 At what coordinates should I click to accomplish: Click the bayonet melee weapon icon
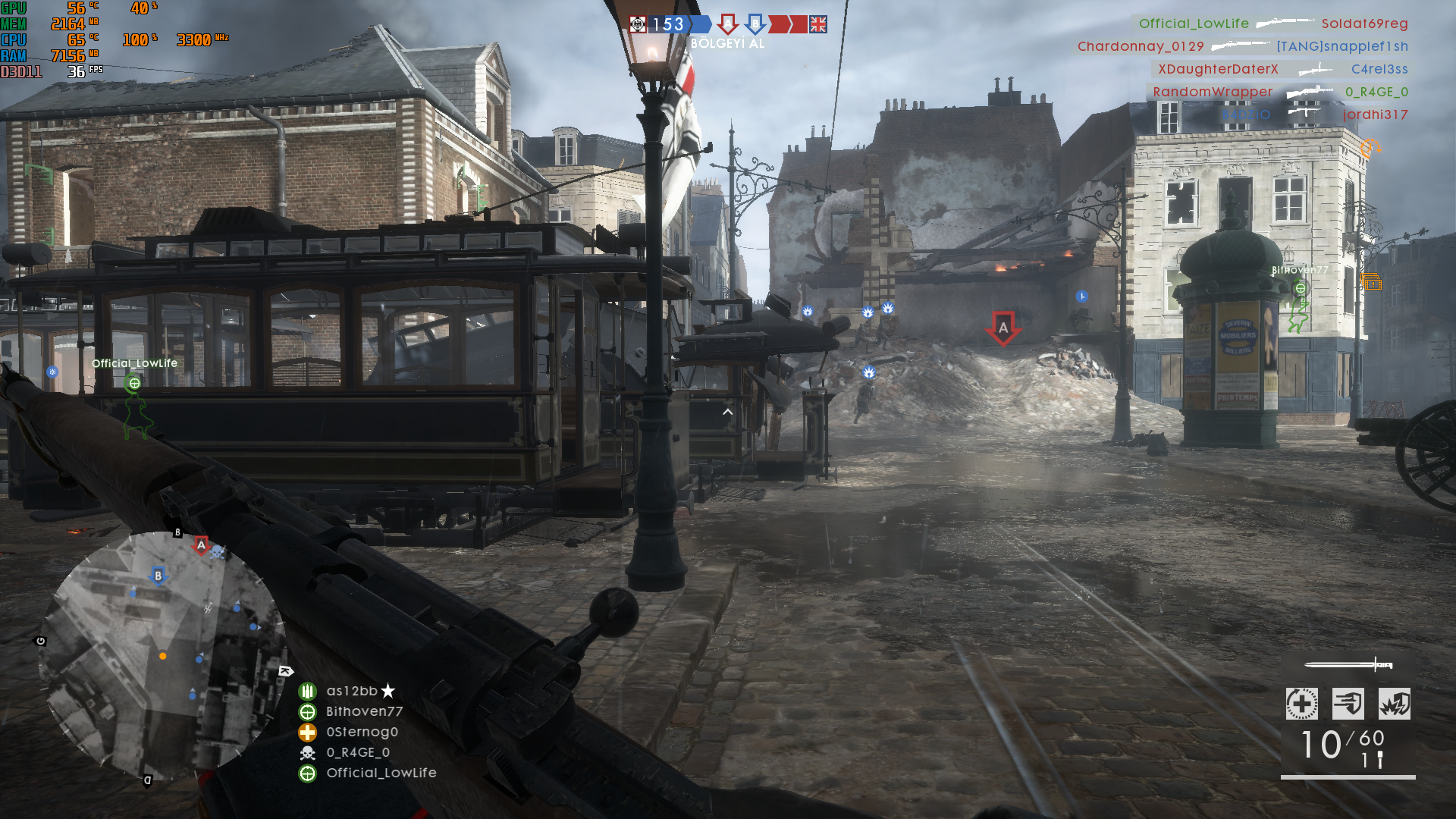1348,665
